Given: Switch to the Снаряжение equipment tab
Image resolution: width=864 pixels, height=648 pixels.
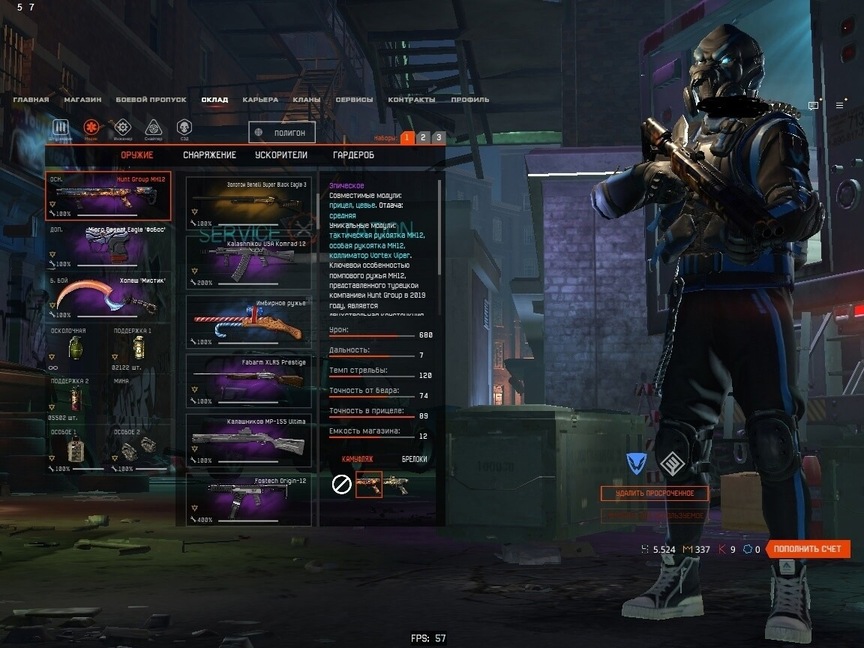Looking at the screenshot, I should pyautogui.click(x=209, y=155).
